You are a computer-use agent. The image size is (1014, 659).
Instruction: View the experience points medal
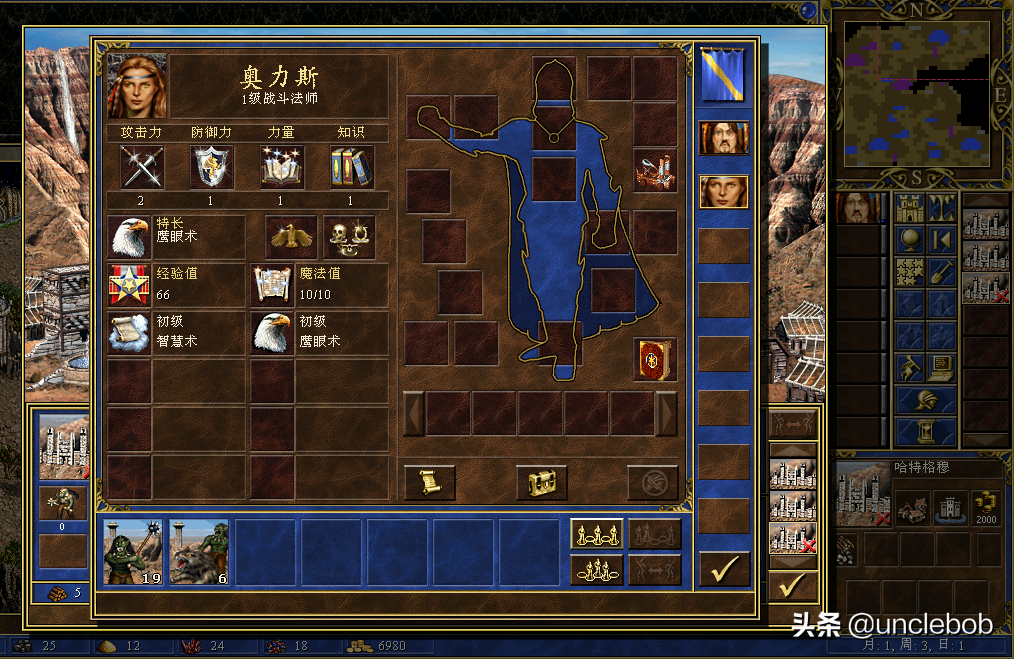click(x=129, y=285)
